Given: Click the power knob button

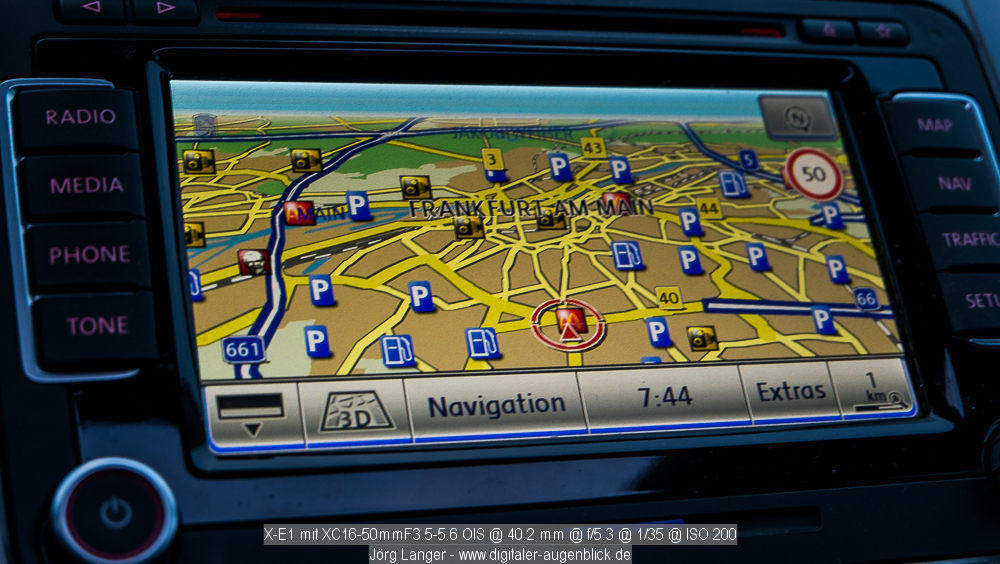Looking at the screenshot, I should pyautogui.click(x=115, y=513).
